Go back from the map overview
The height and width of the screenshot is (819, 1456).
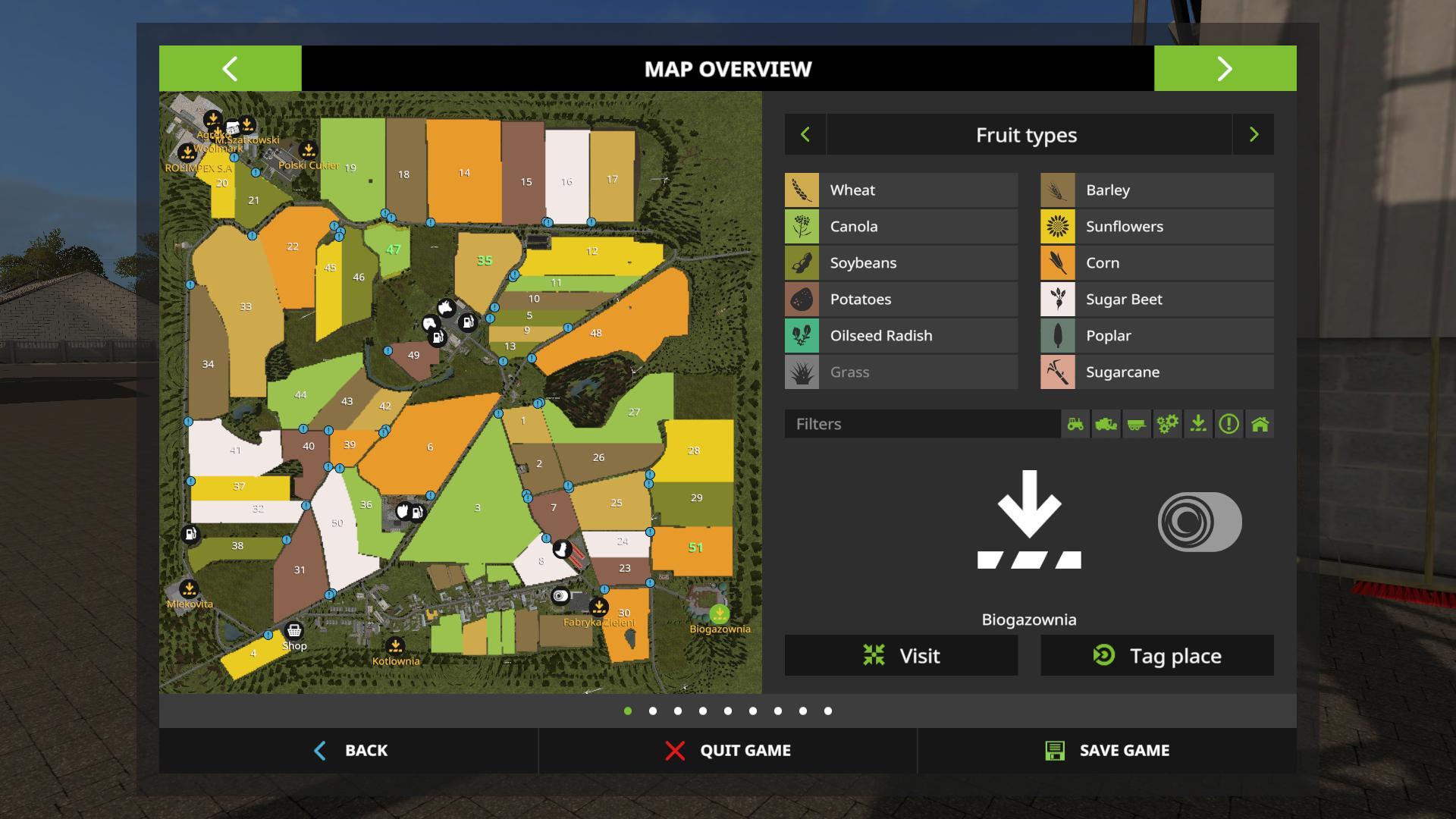coord(349,750)
